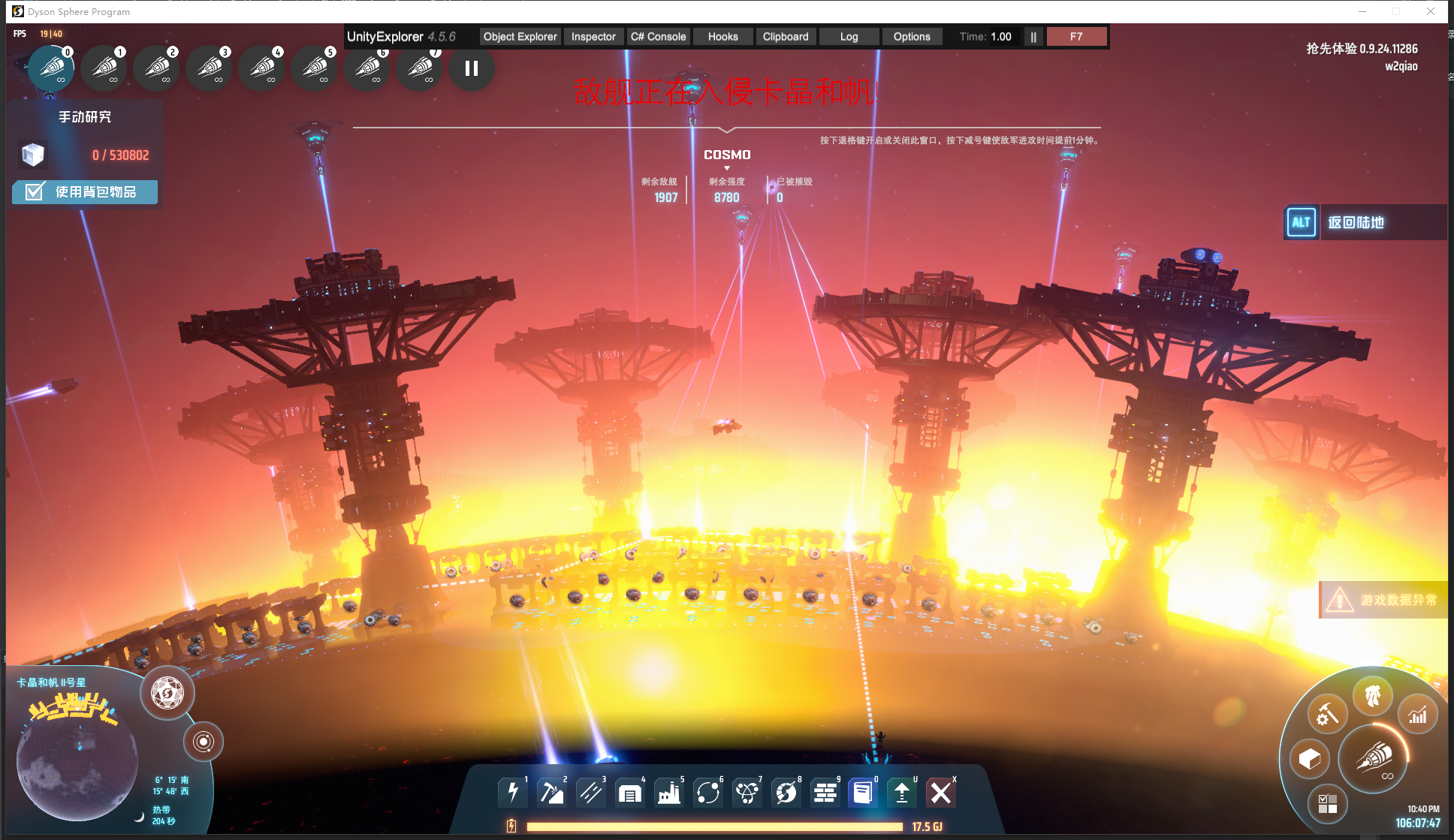1454x840 pixels.
Task: Choose the factory production build category
Action: tap(668, 792)
